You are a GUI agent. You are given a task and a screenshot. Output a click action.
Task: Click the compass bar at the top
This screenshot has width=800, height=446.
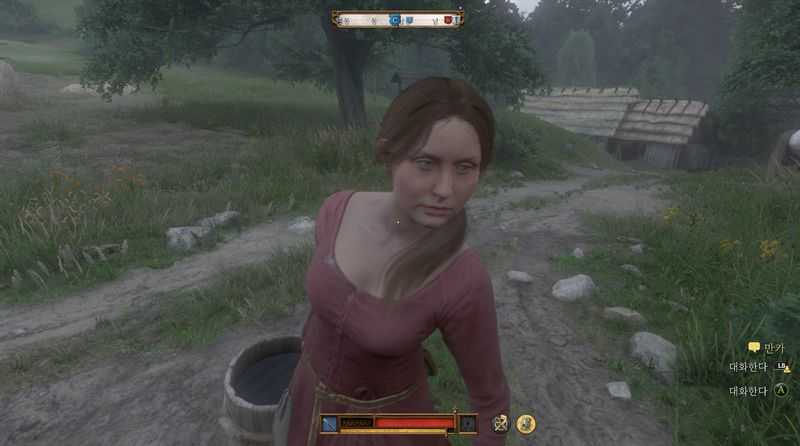(397, 19)
